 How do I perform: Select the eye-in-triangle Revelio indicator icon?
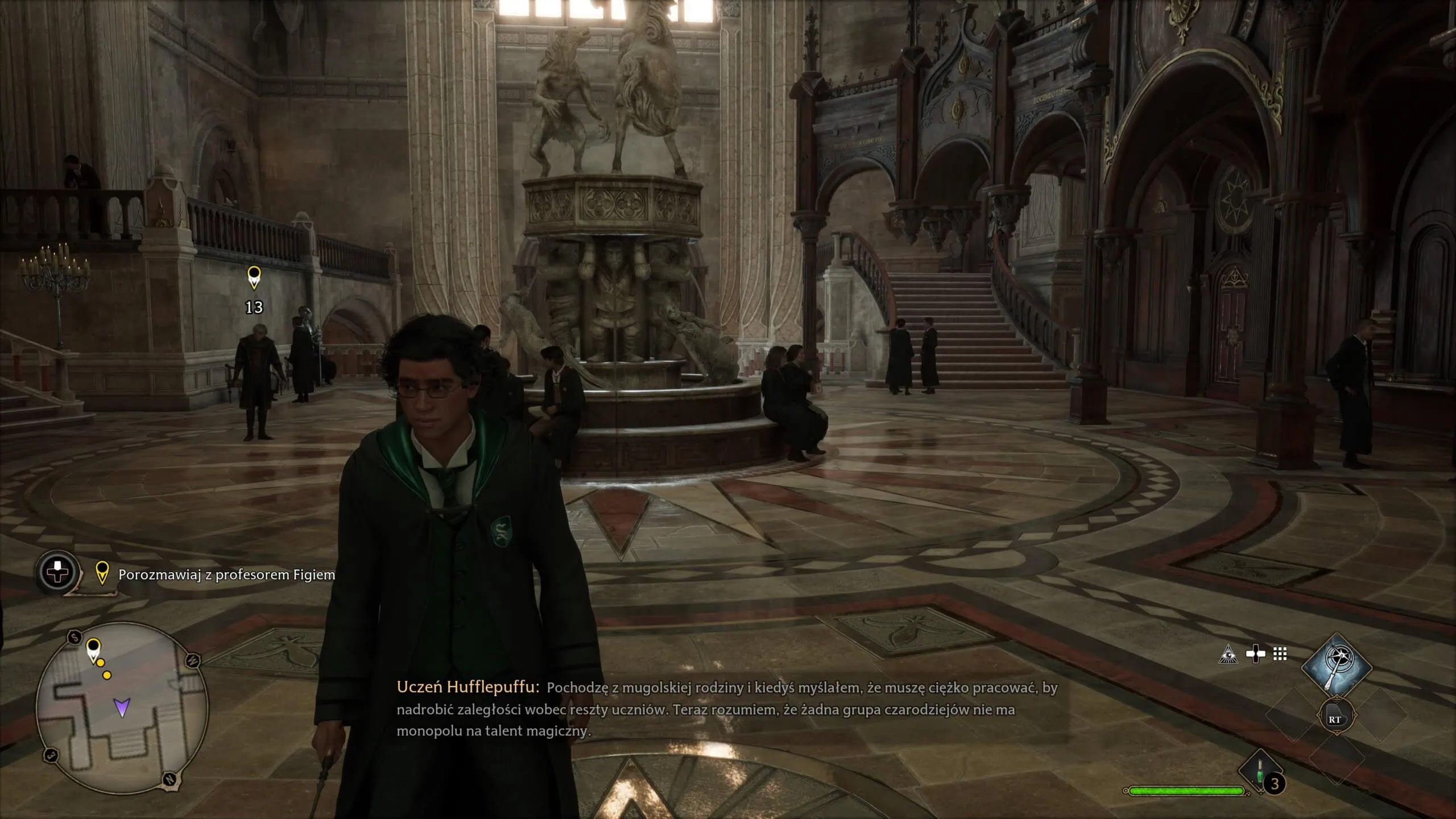[1228, 655]
